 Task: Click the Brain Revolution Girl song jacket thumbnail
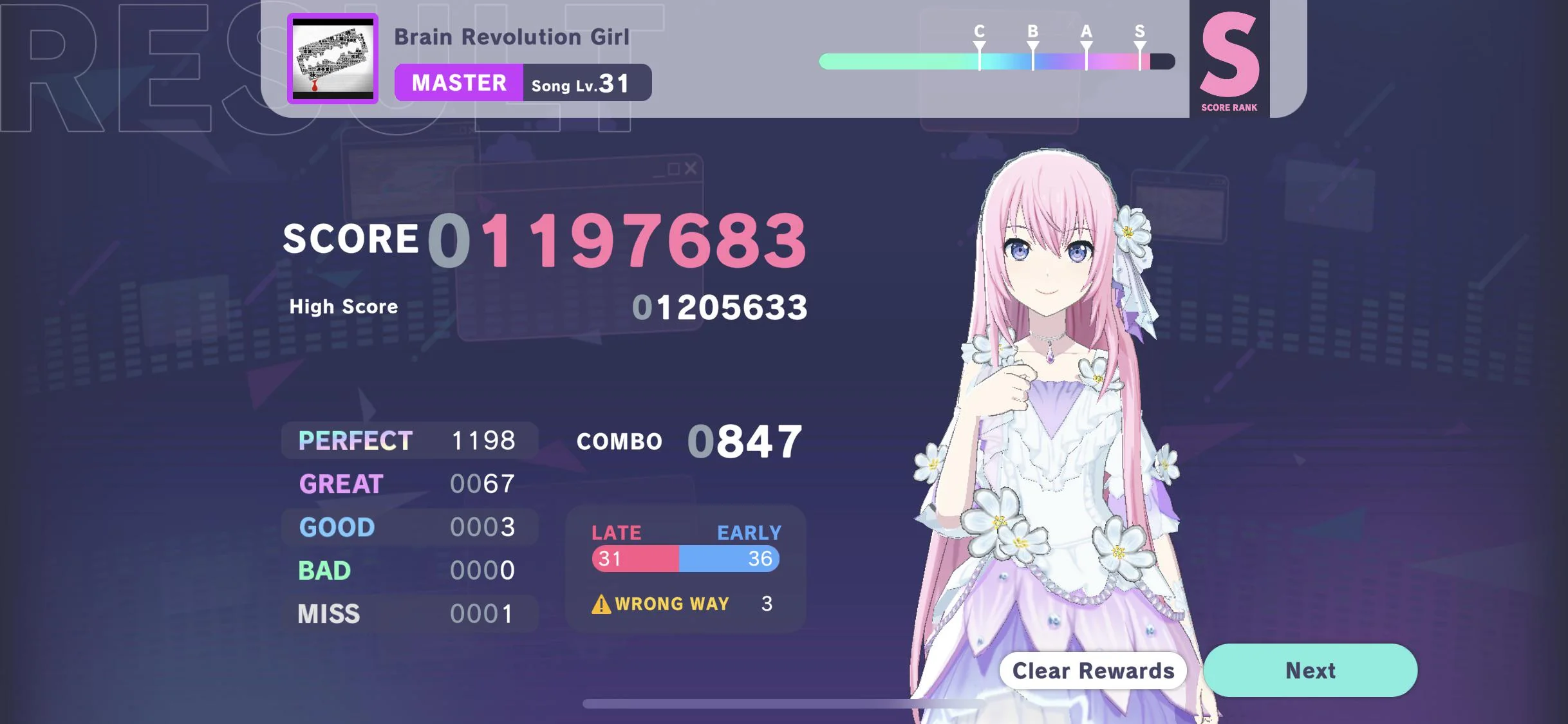(334, 58)
